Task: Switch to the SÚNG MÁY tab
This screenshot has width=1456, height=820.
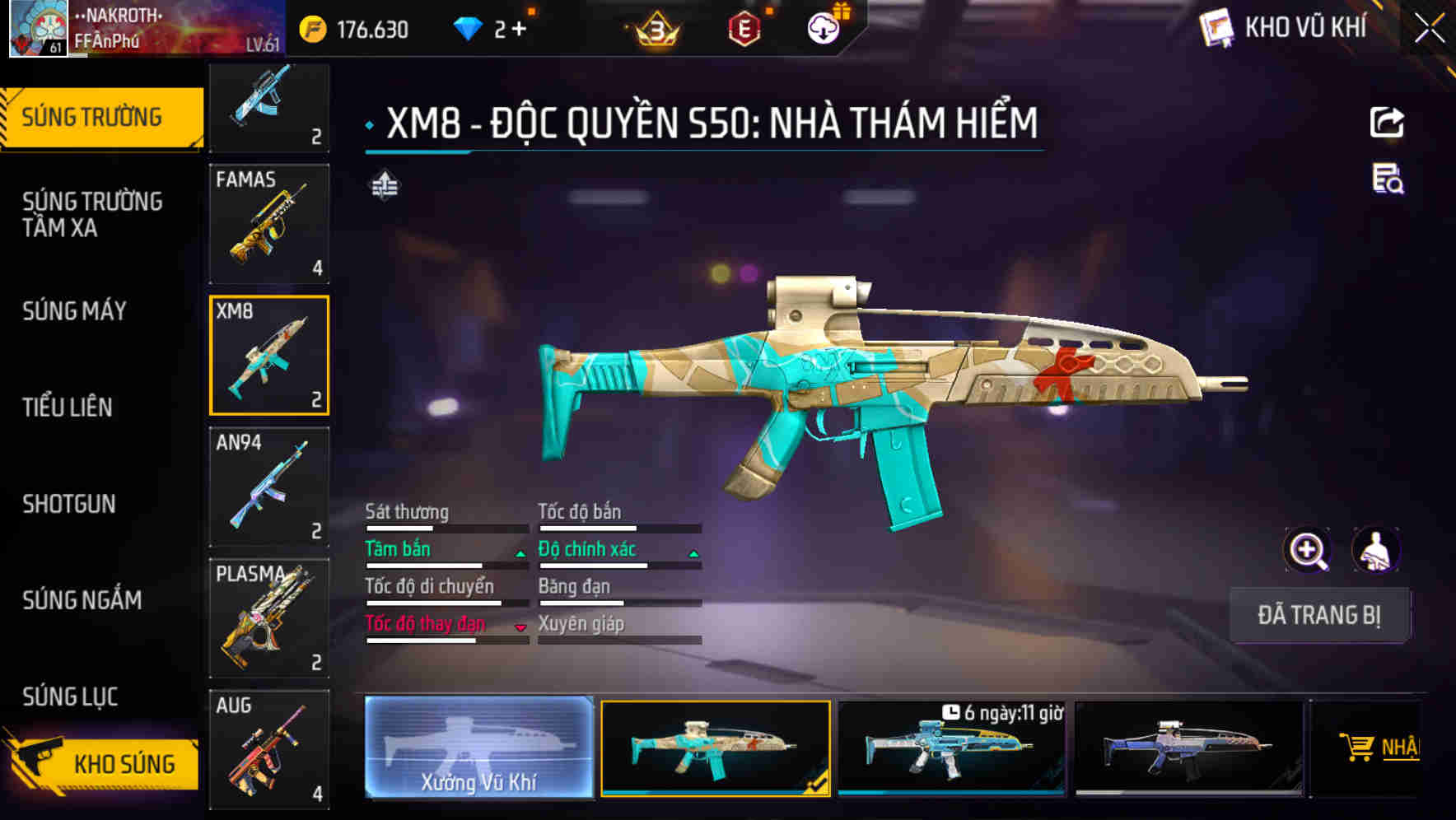Action: click(74, 311)
